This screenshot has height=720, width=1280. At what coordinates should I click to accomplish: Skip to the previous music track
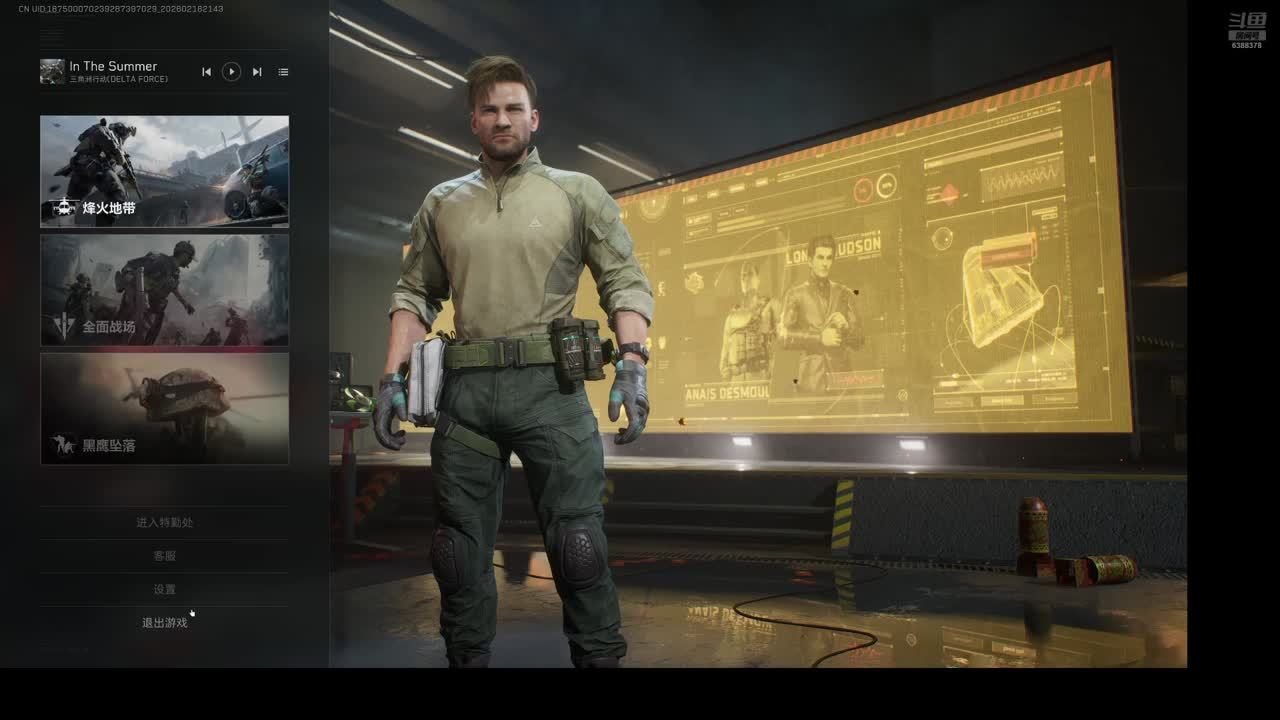coord(206,72)
